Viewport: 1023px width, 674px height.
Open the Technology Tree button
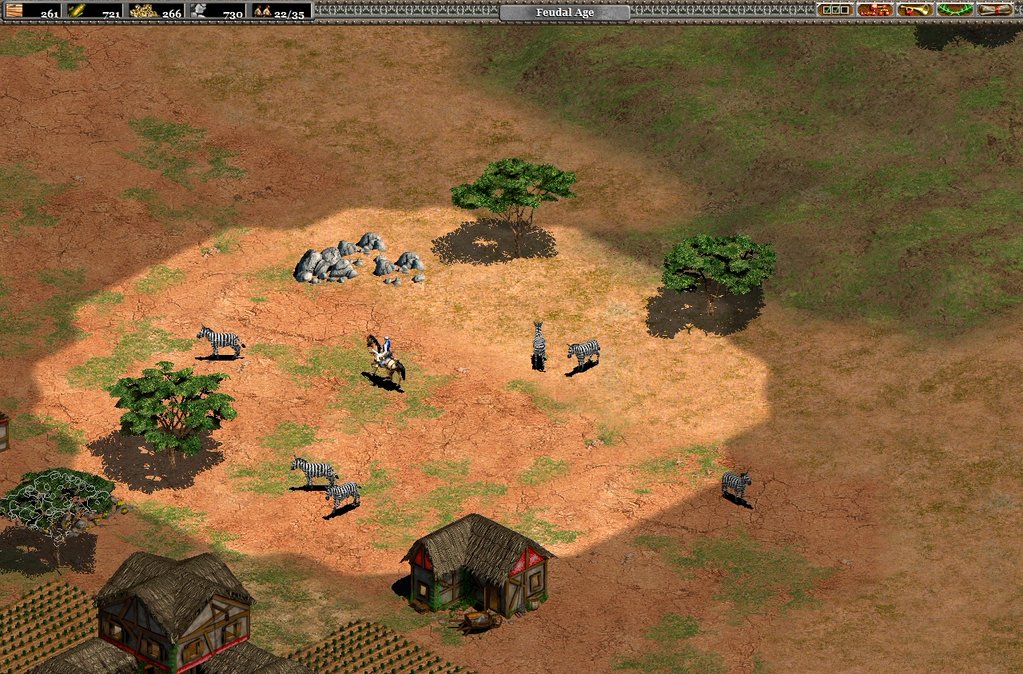[874, 10]
